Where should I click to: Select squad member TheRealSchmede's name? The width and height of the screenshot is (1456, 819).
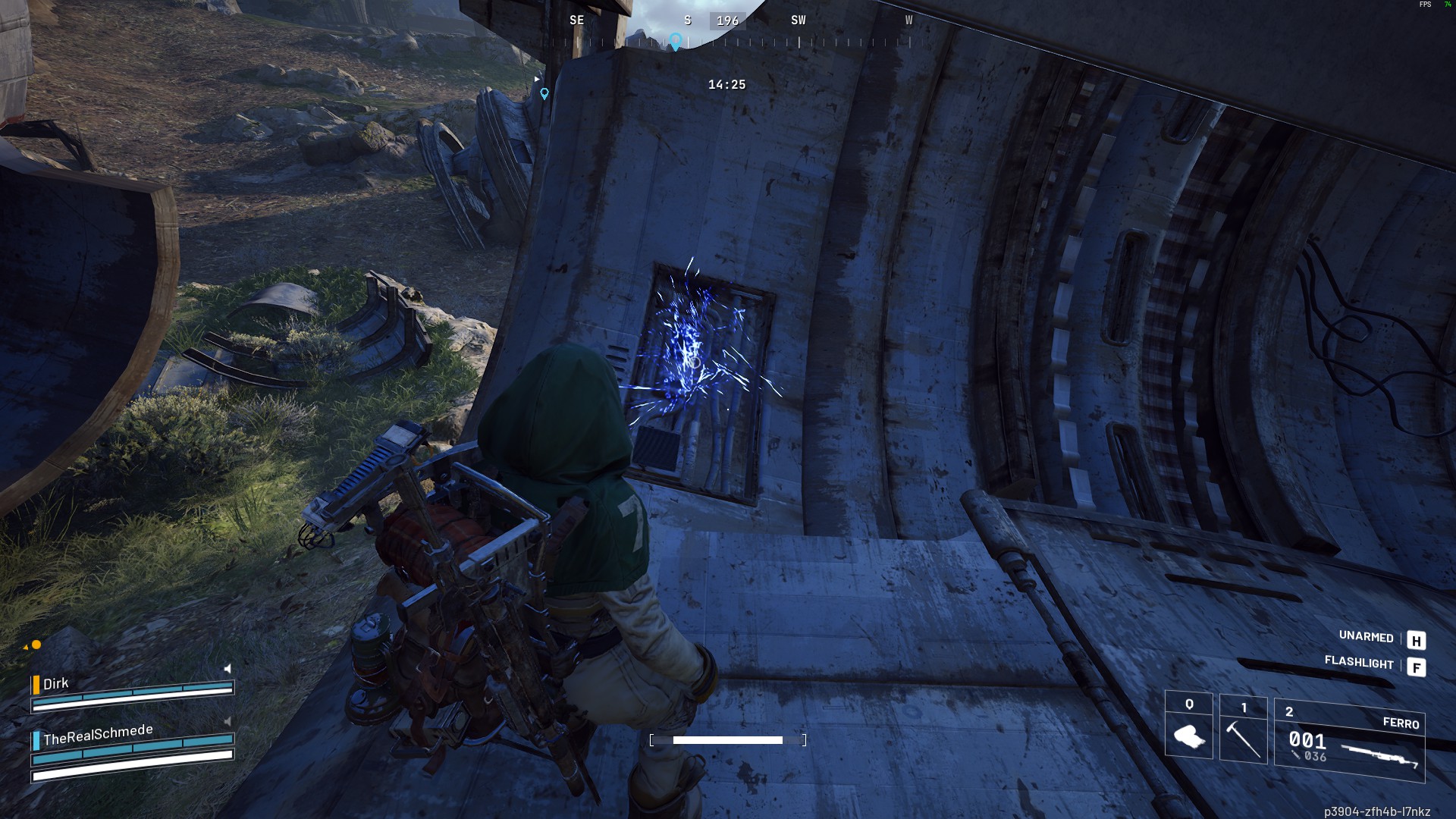98,735
